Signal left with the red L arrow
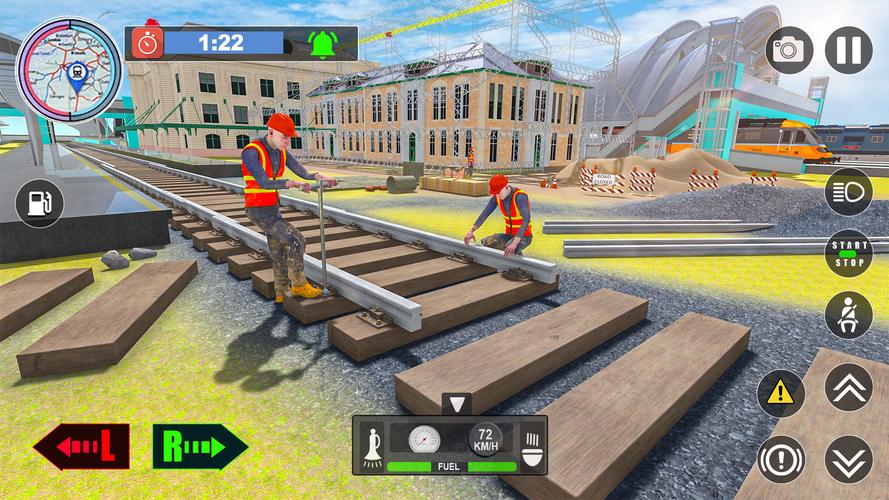This screenshot has height=500, width=889. [81, 447]
